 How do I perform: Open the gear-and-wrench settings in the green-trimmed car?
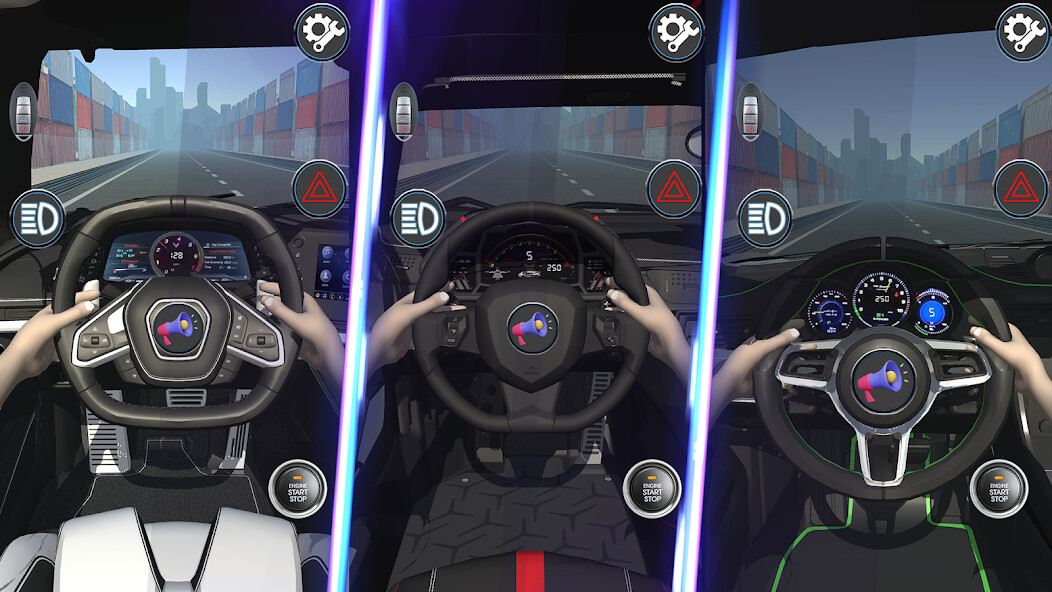[x=1023, y=32]
